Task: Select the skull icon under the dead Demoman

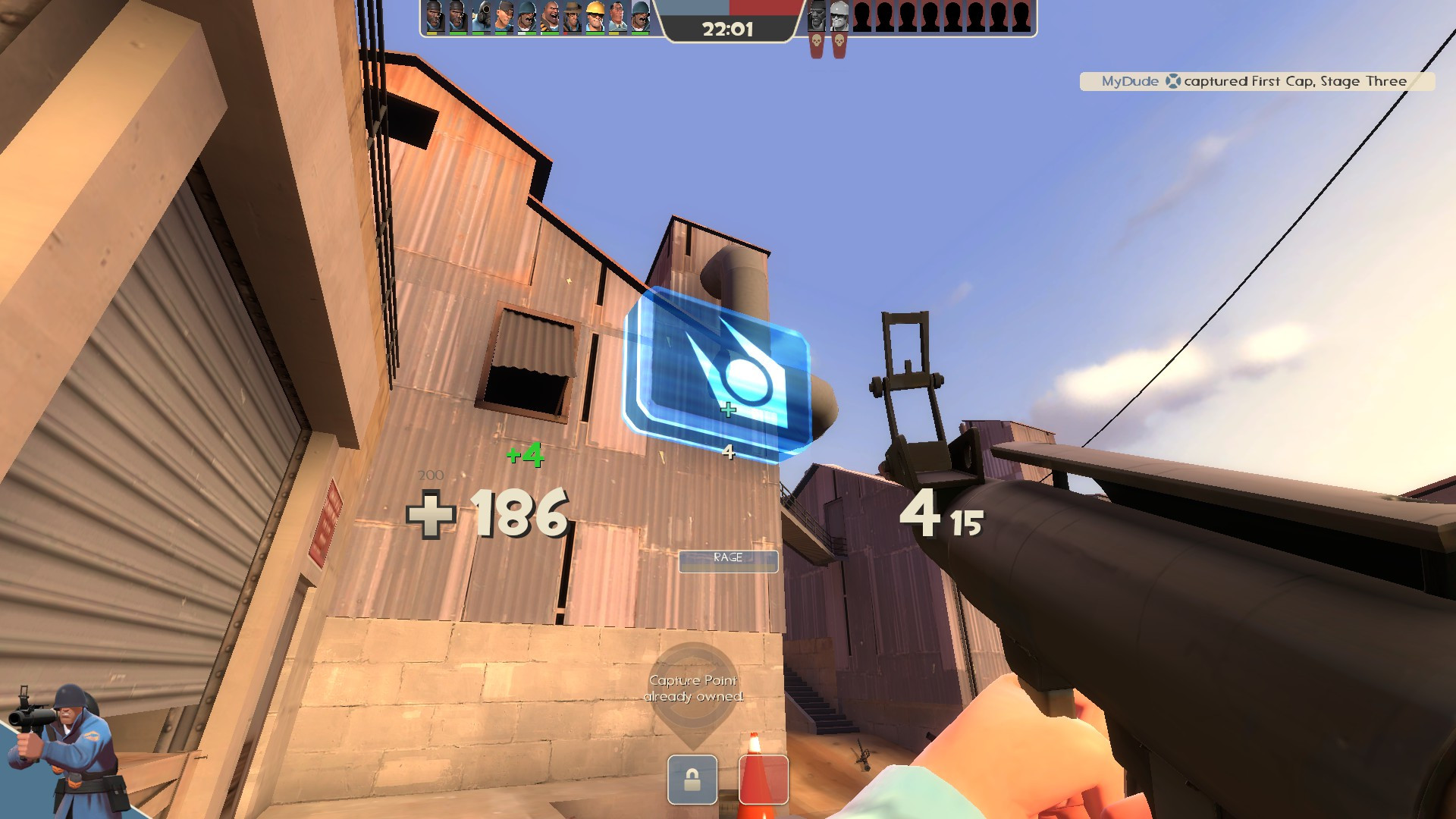Action: (817, 42)
